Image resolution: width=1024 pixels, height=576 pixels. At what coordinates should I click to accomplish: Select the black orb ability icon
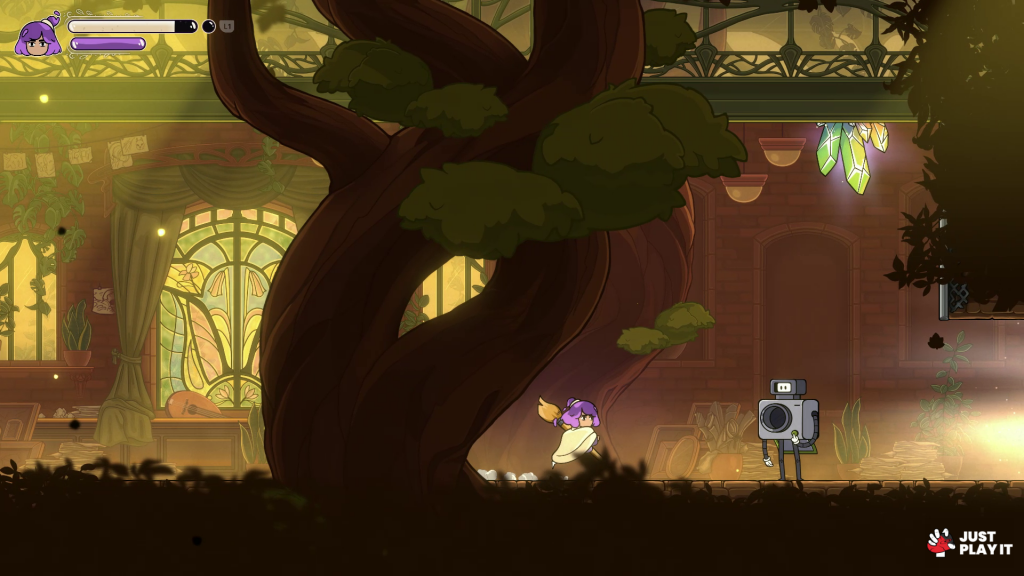click(x=209, y=26)
